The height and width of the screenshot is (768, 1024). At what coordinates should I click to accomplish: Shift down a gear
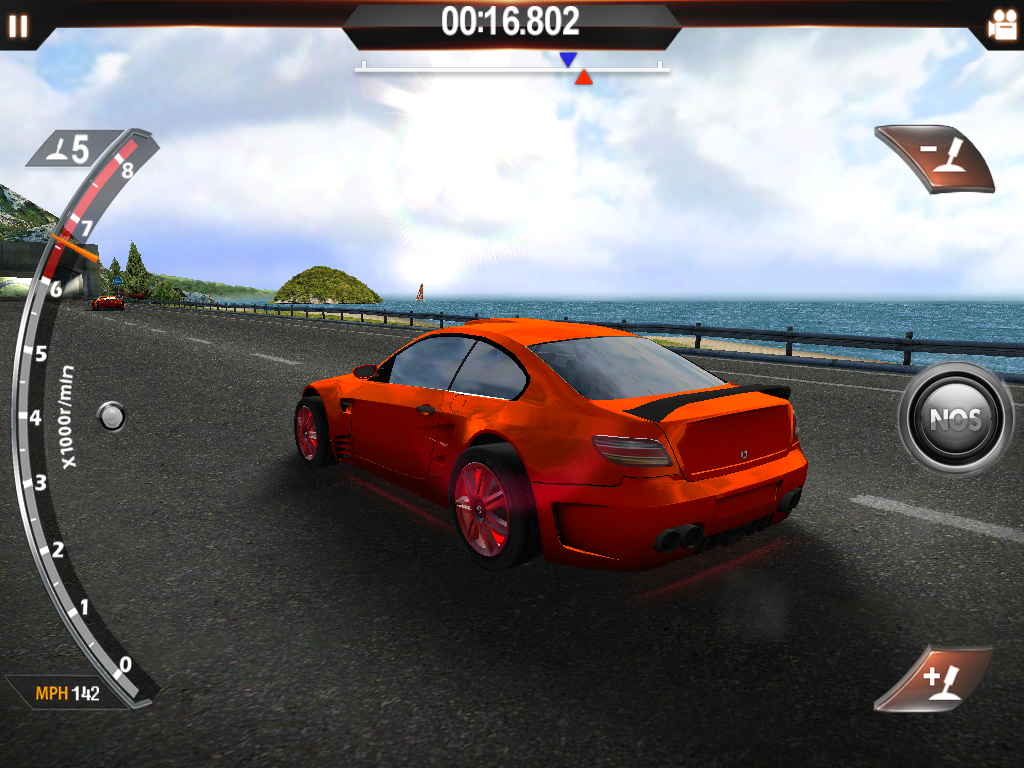937,158
